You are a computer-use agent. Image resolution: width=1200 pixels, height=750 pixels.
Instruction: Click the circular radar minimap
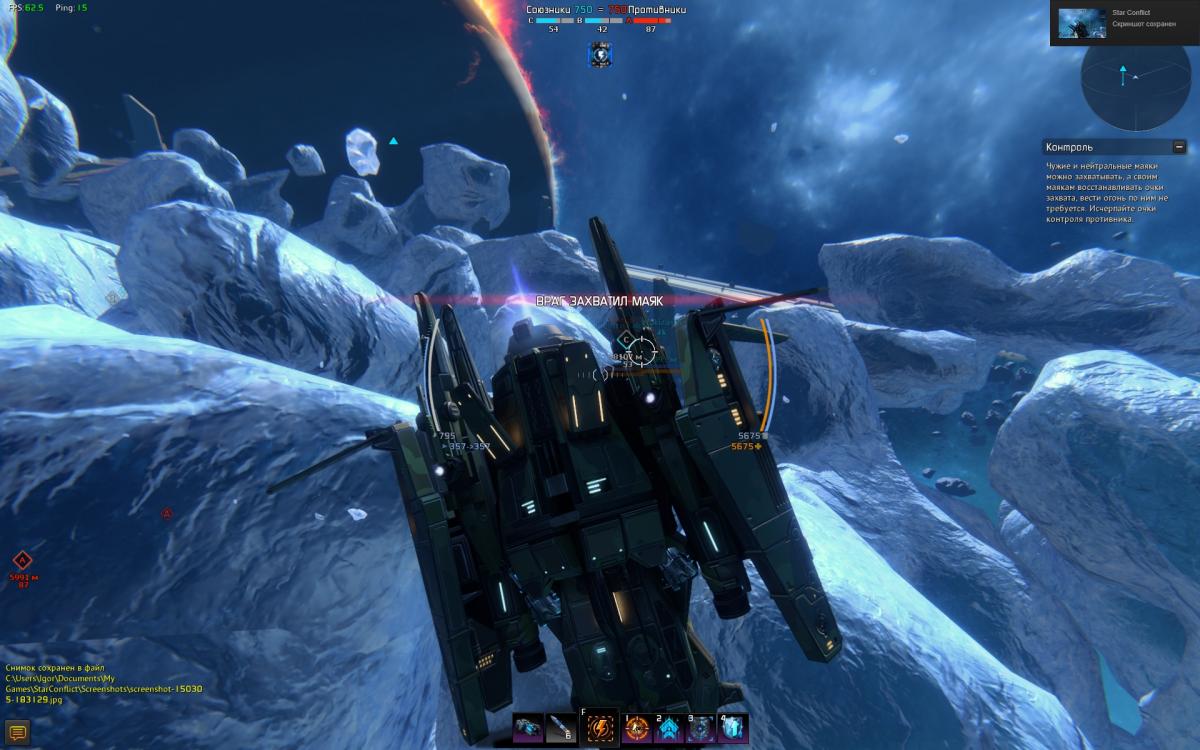coord(1139,80)
